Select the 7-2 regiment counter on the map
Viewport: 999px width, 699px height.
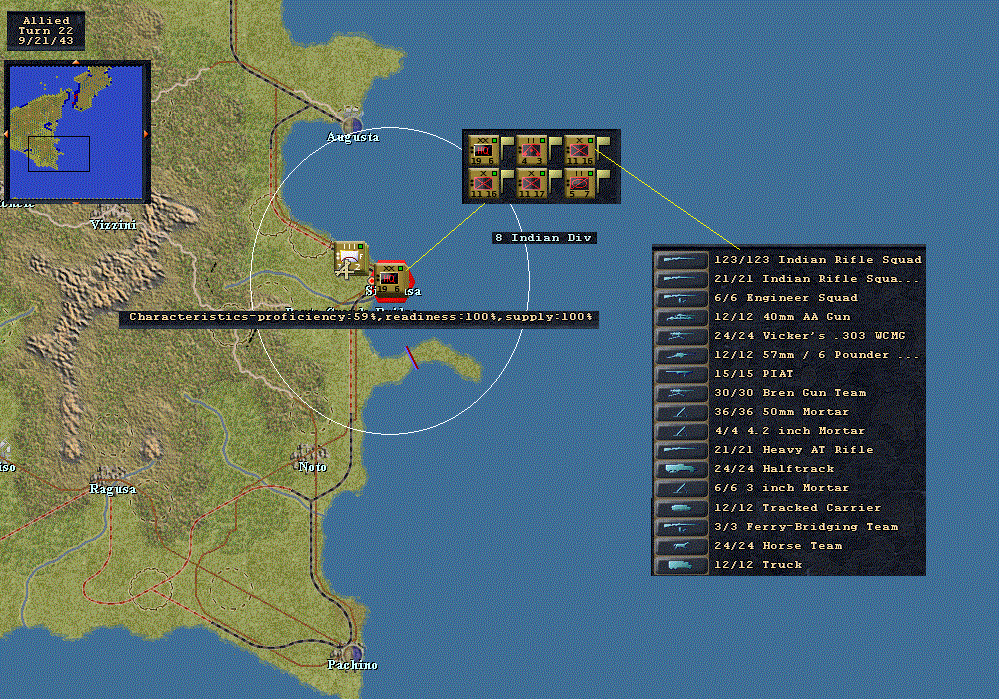tap(349, 257)
